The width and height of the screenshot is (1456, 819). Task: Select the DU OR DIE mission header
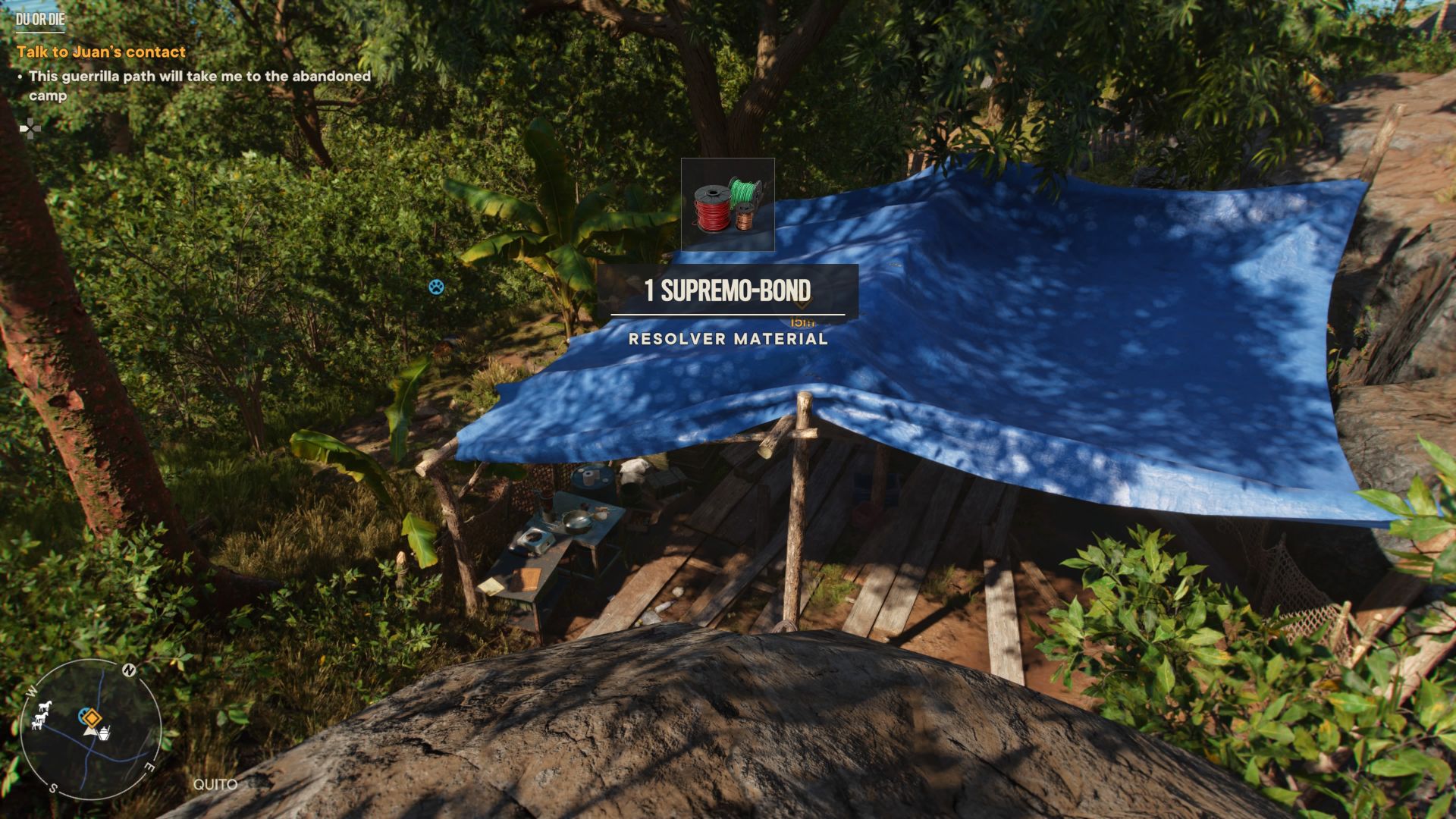pyautogui.click(x=41, y=22)
